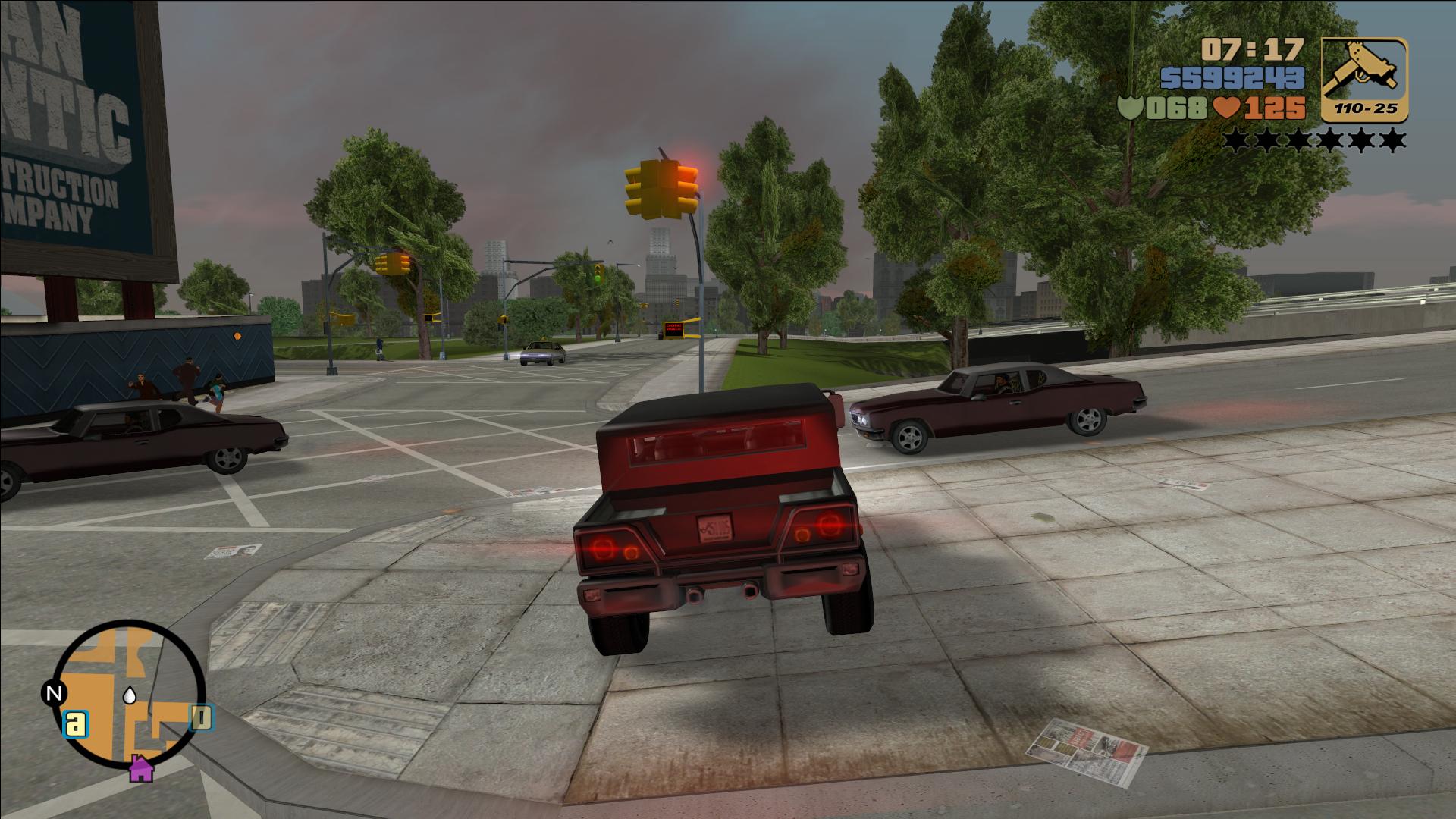Click the purple safehouse marker
The width and height of the screenshot is (1456, 819).
(140, 769)
